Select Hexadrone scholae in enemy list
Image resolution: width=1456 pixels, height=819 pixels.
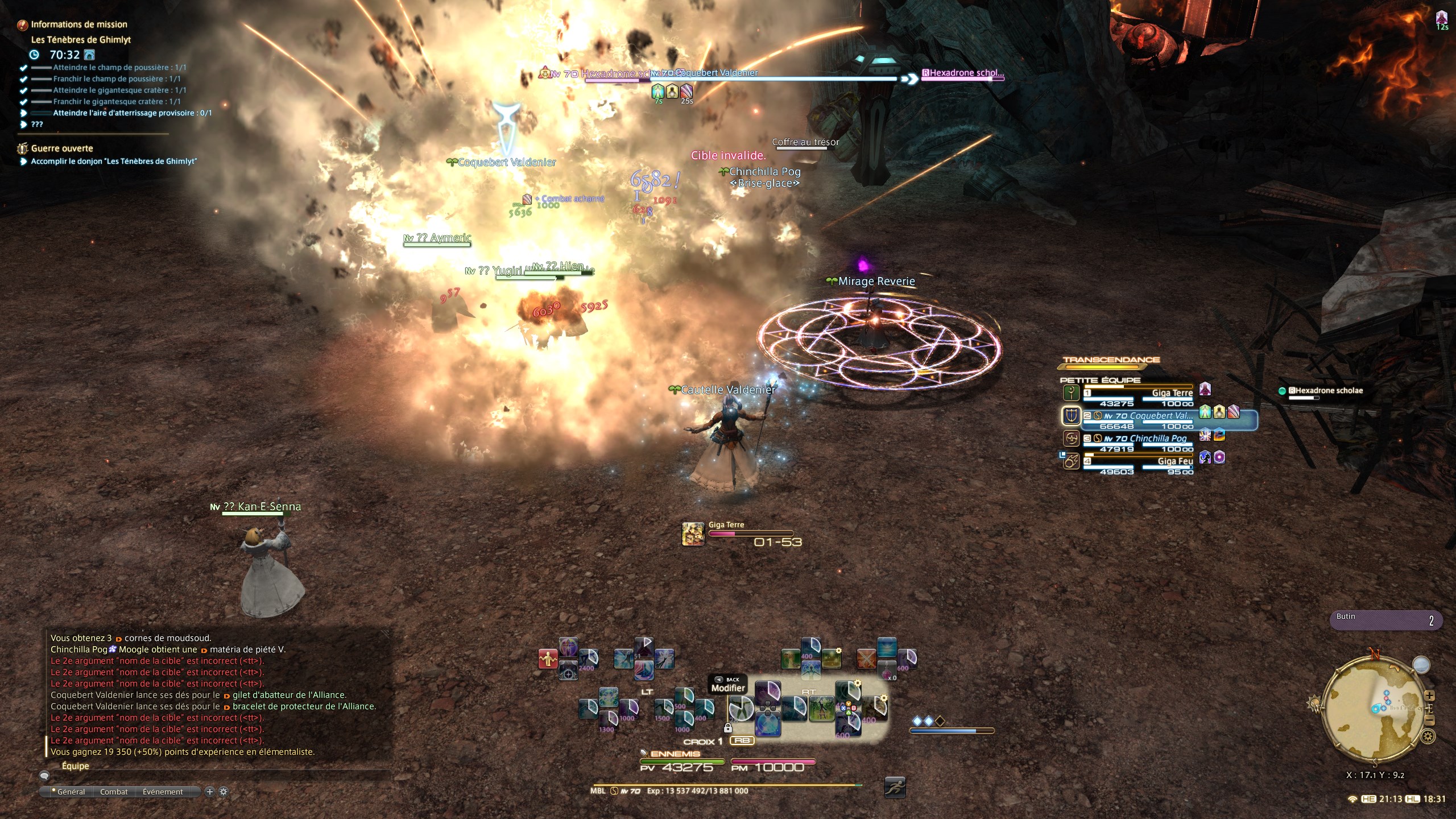tap(1324, 391)
